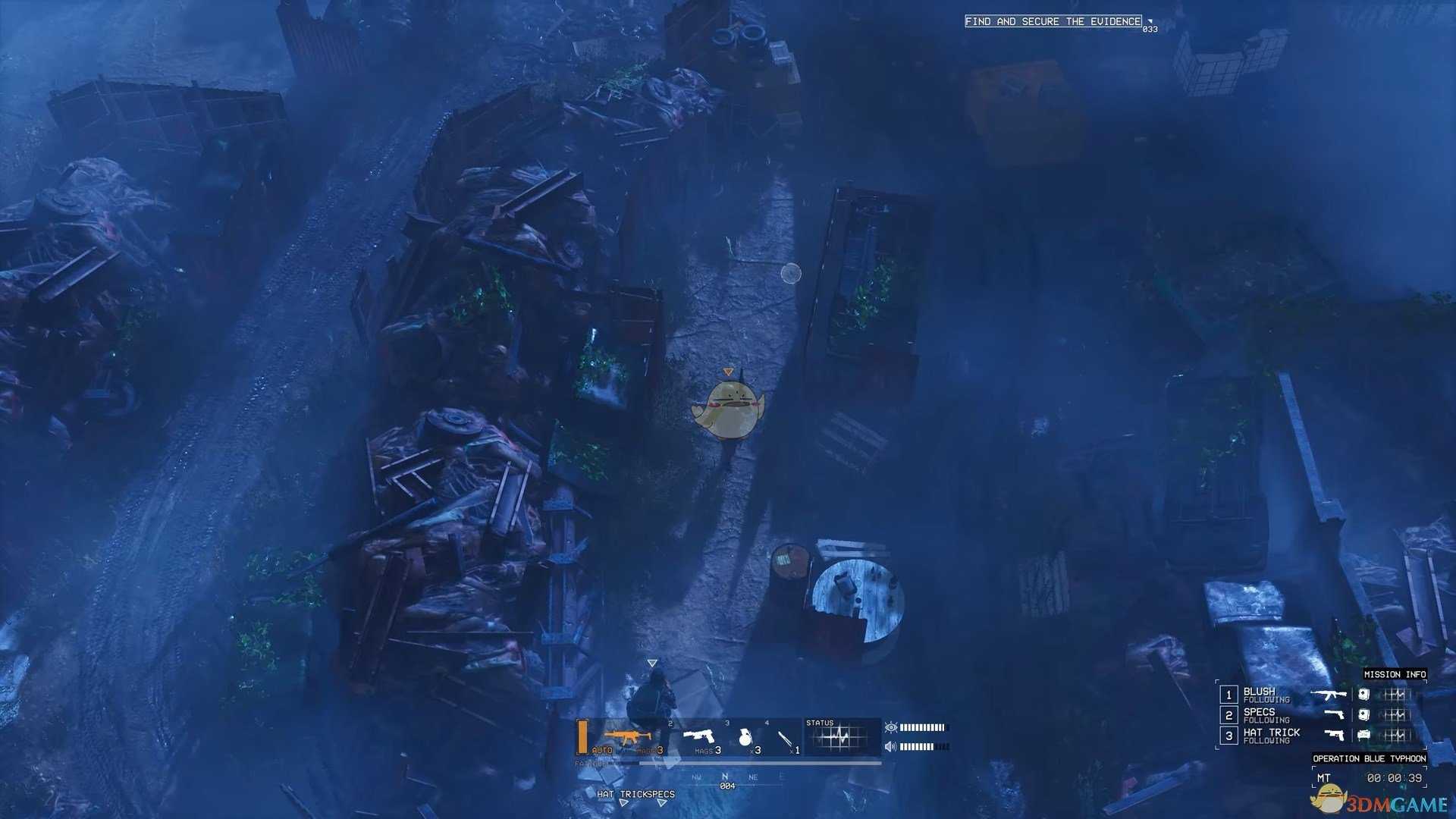
Task: Select squad member Specs
Action: 1259,714
